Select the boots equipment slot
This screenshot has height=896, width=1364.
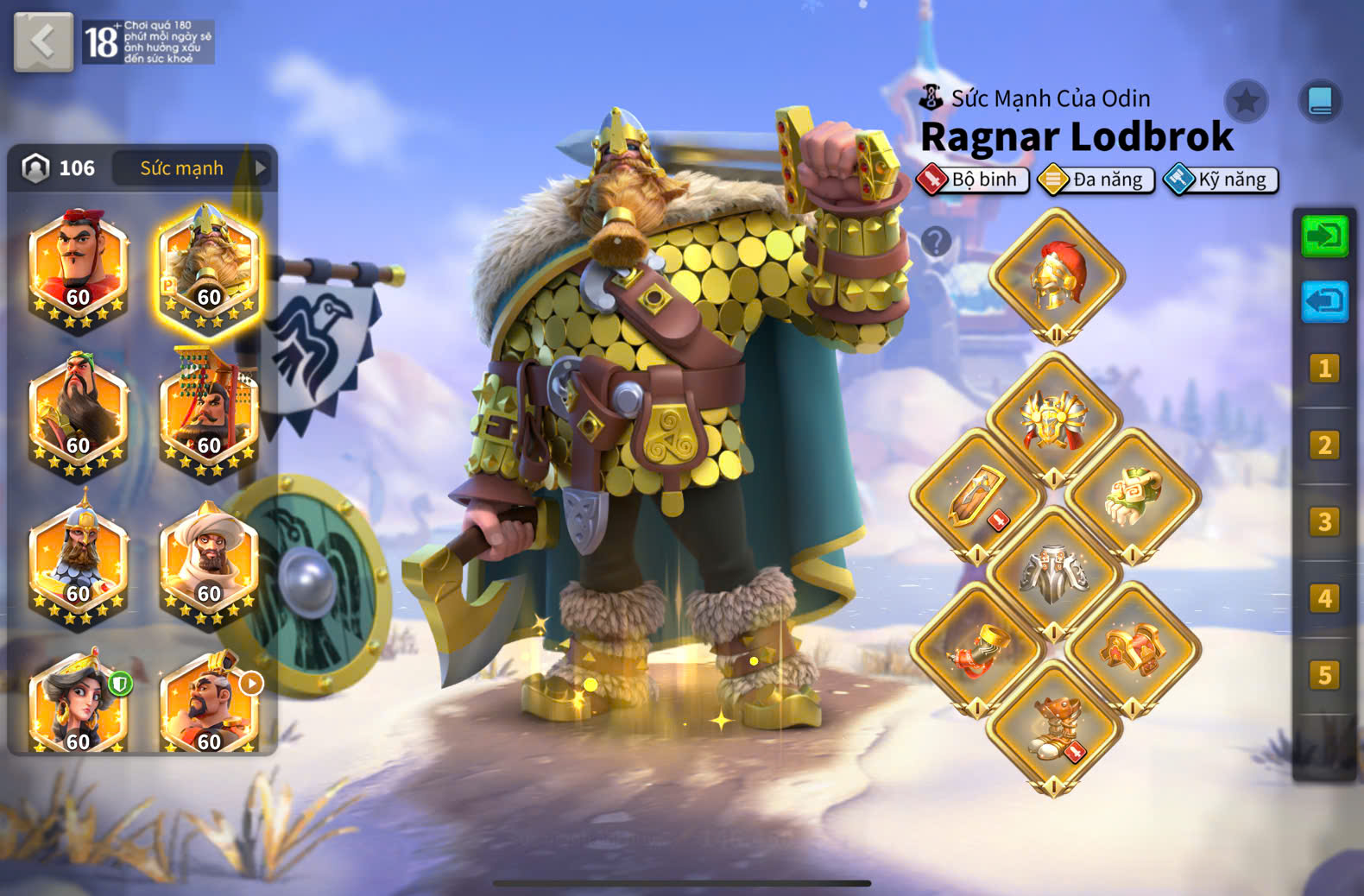(x=1053, y=727)
